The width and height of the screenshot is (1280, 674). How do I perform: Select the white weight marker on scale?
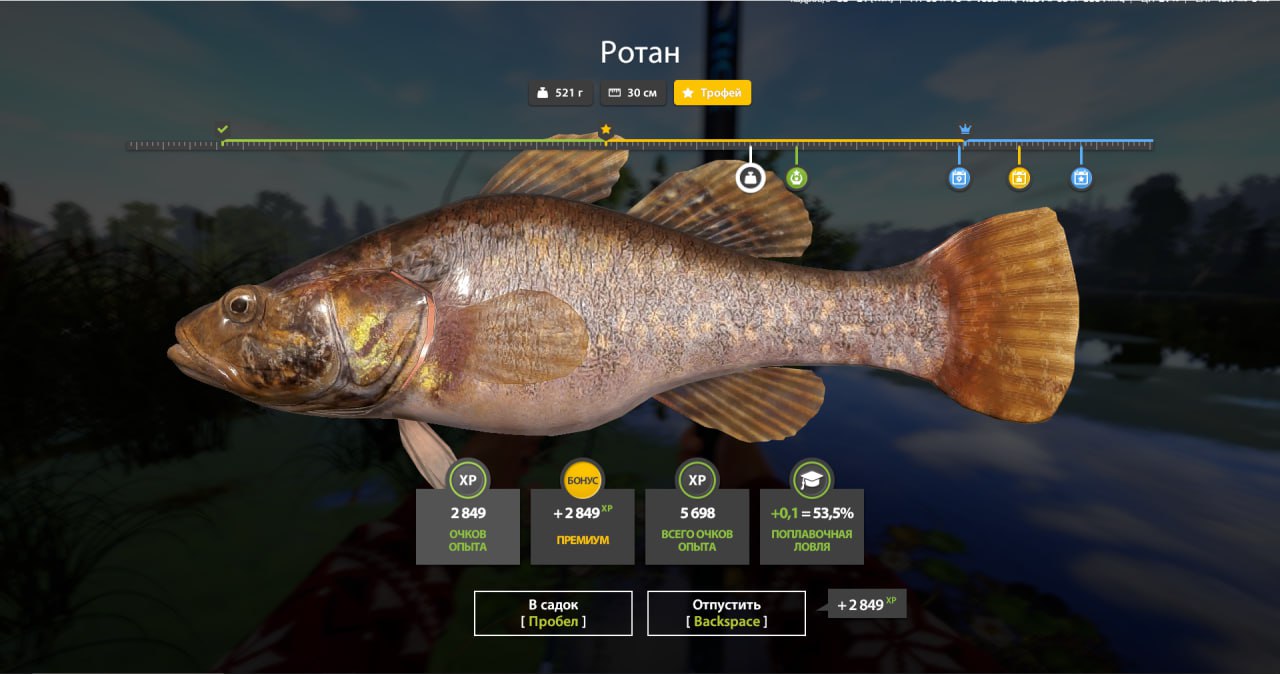750,178
